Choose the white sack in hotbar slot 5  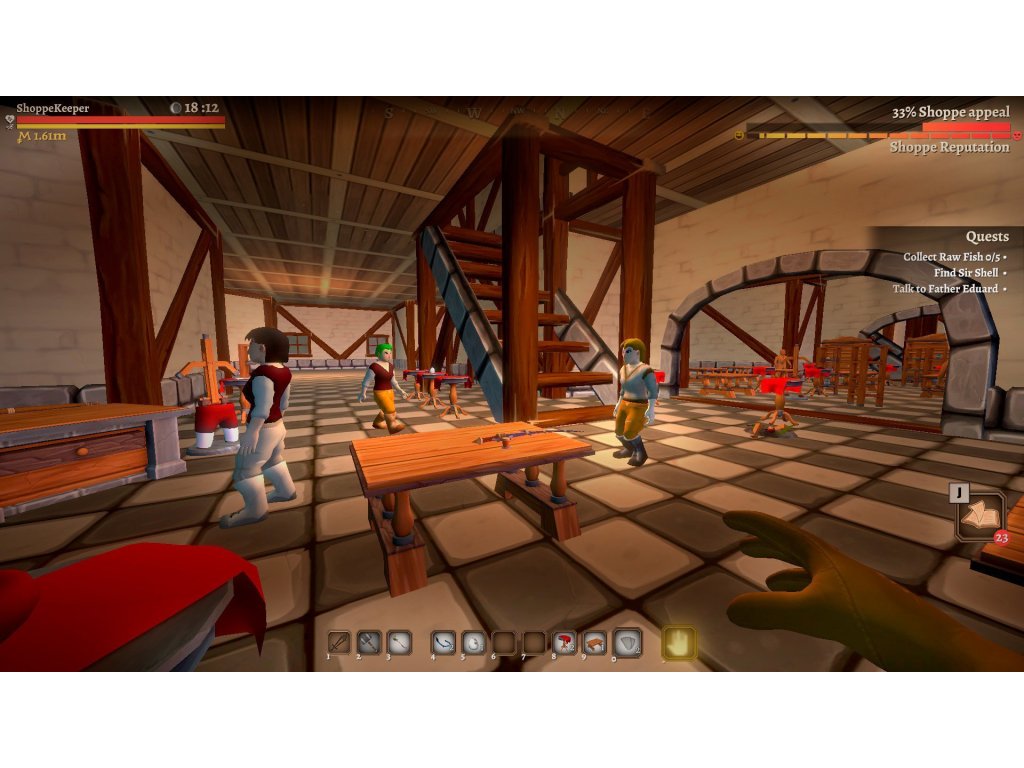473,642
